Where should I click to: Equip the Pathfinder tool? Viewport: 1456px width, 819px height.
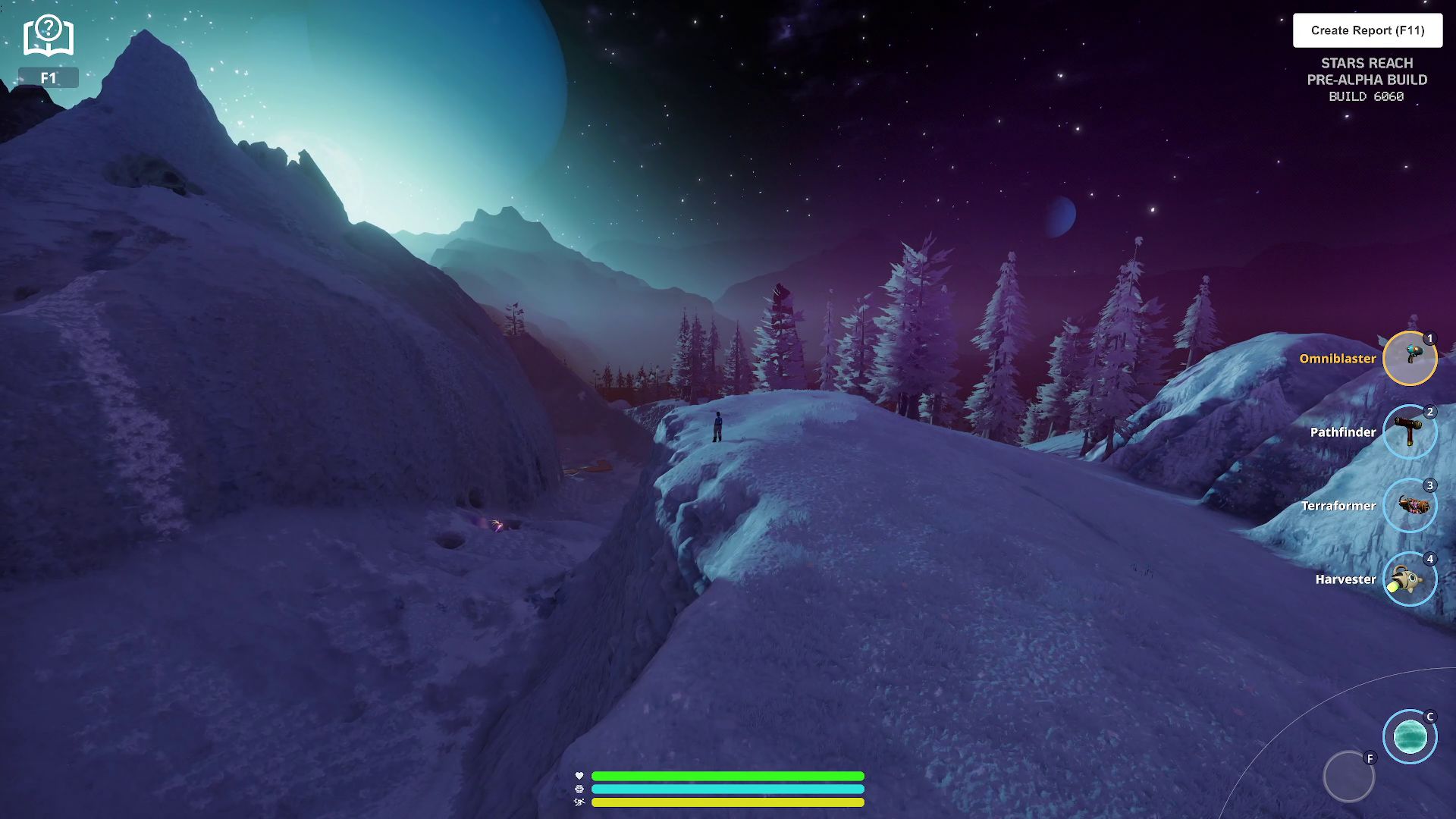pyautogui.click(x=1409, y=431)
